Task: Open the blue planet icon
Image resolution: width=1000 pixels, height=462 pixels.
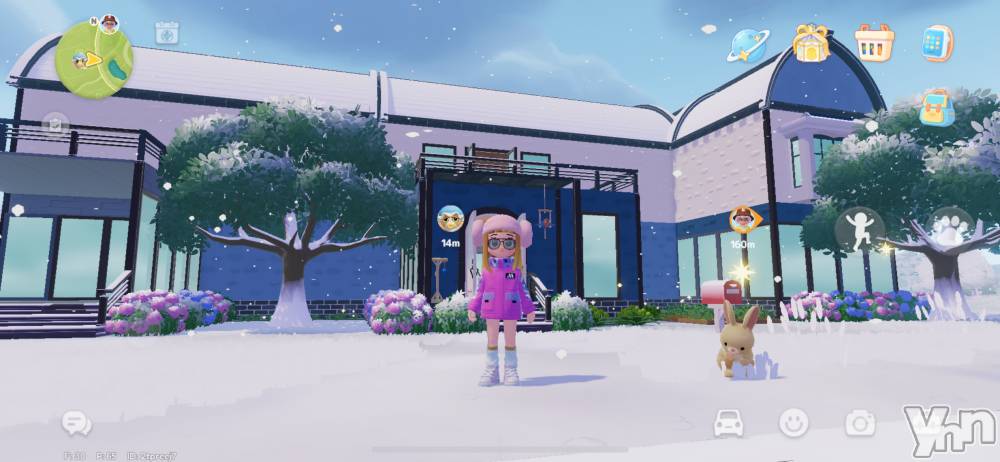Action: coord(747,43)
